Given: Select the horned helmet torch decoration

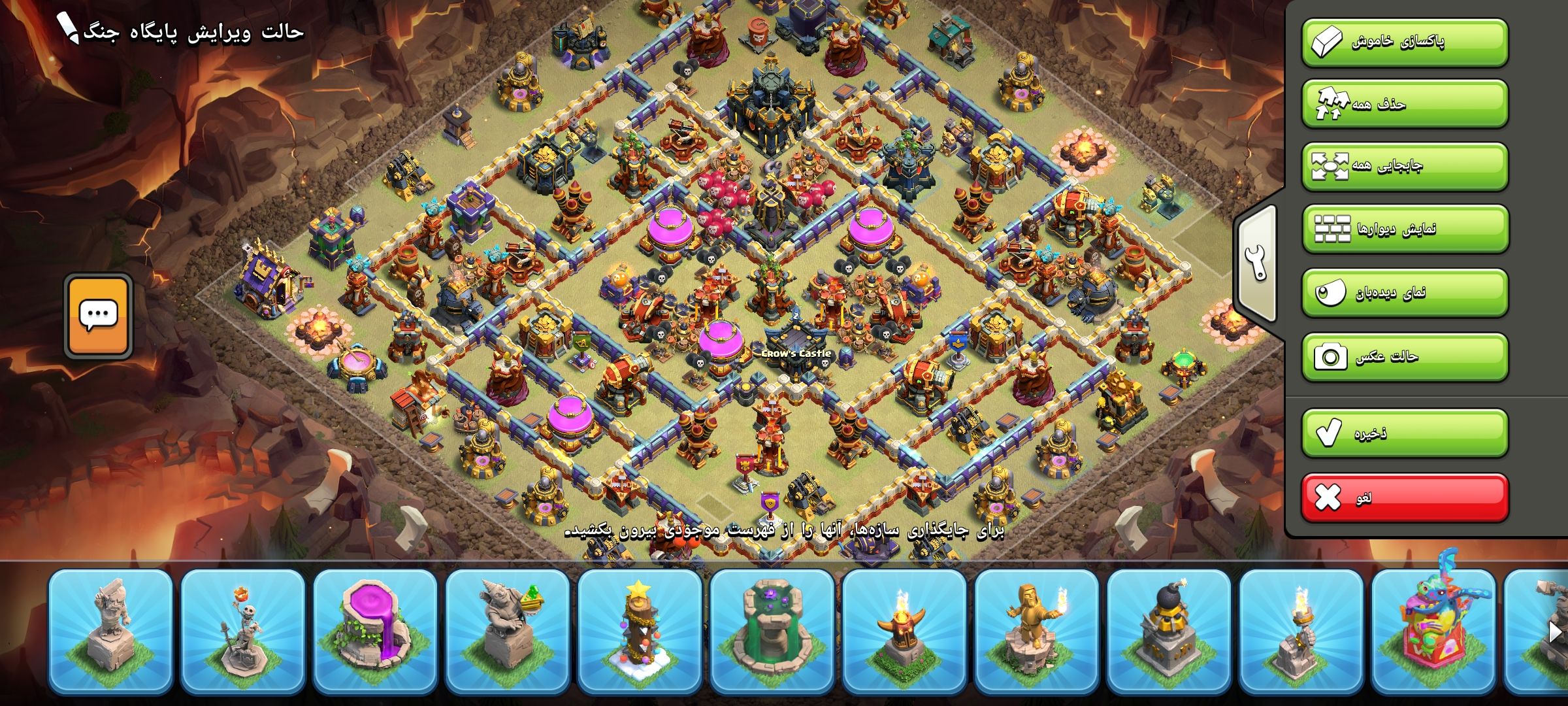Looking at the screenshot, I should 904,631.
